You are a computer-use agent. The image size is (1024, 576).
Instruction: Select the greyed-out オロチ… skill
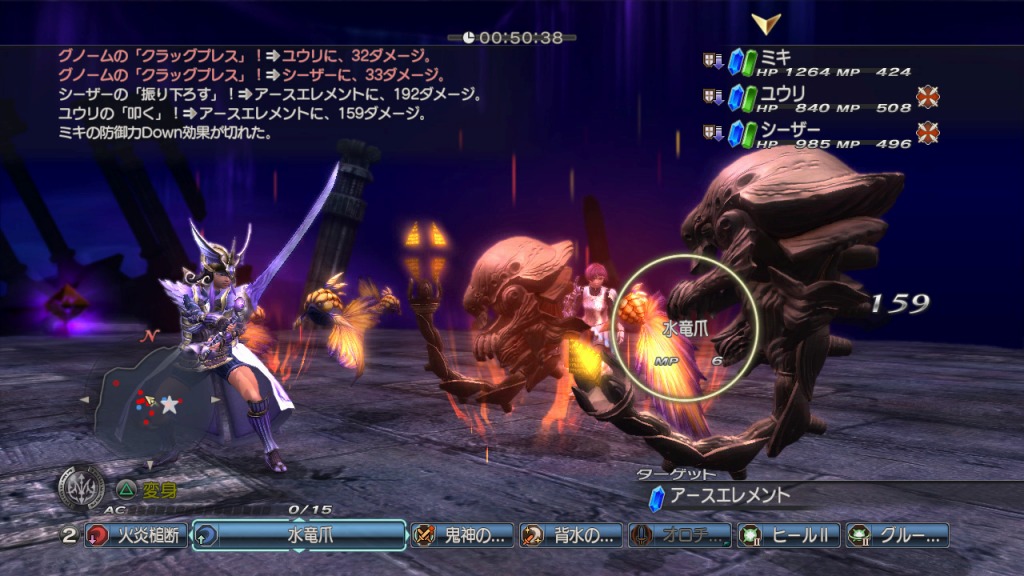680,535
